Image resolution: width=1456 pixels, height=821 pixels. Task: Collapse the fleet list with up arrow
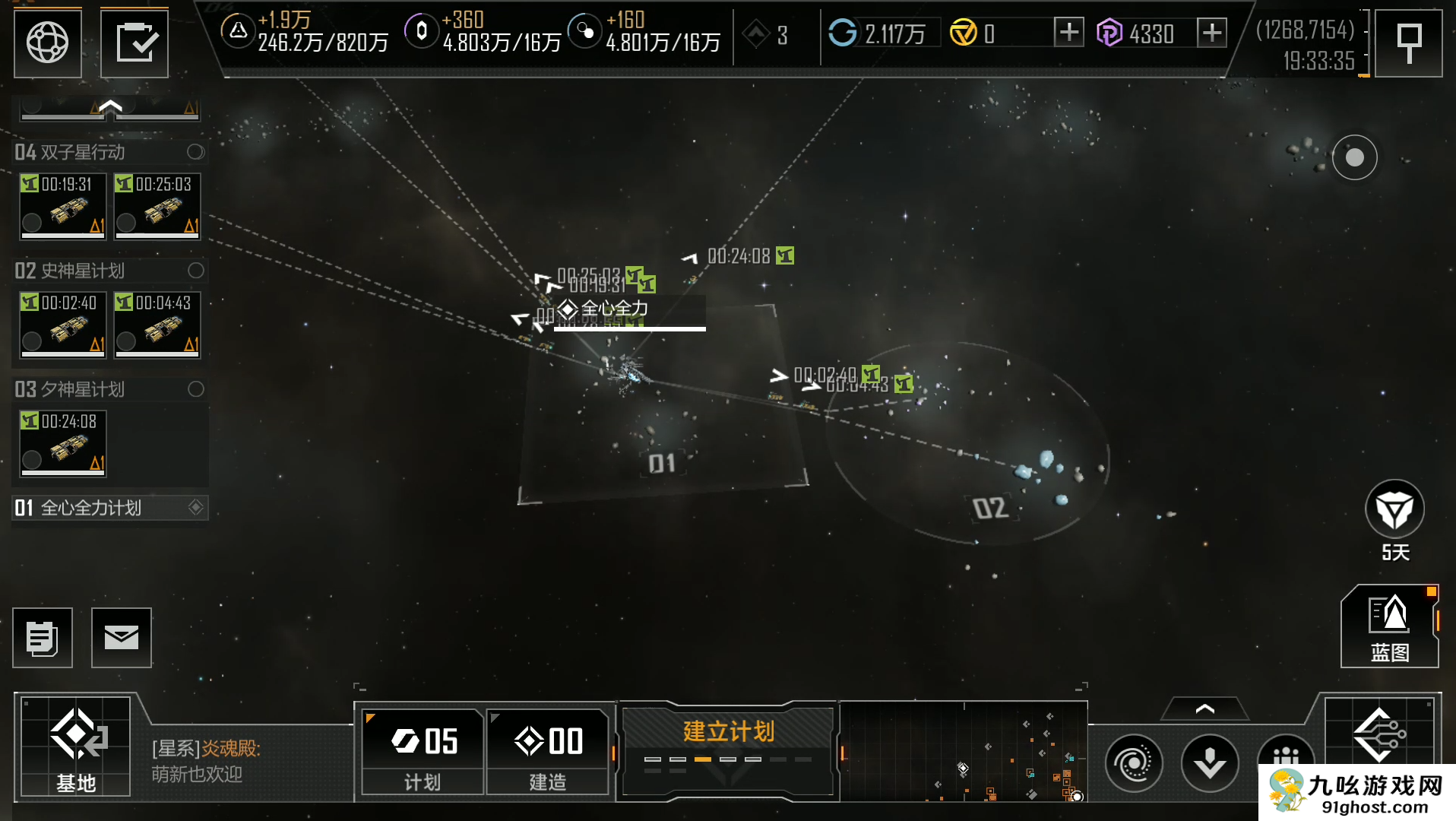(x=110, y=107)
